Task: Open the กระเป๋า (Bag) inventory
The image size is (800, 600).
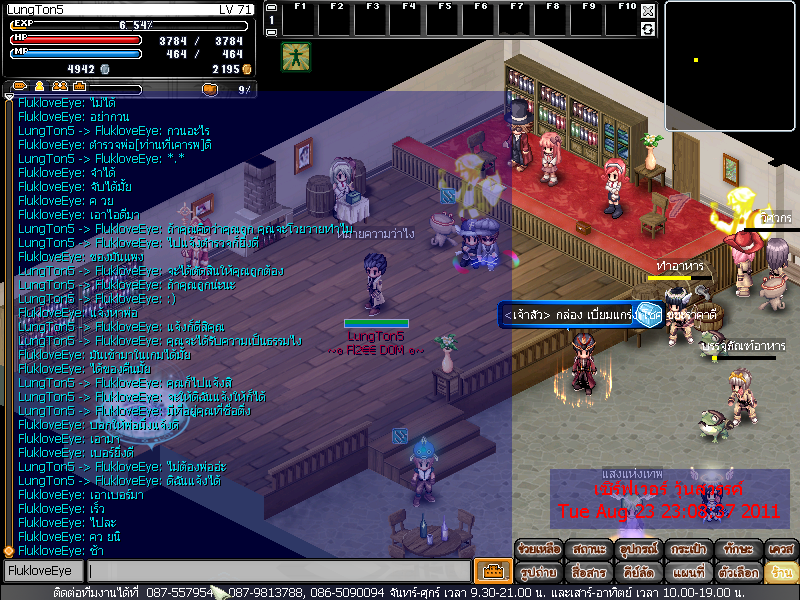Action: tap(688, 549)
